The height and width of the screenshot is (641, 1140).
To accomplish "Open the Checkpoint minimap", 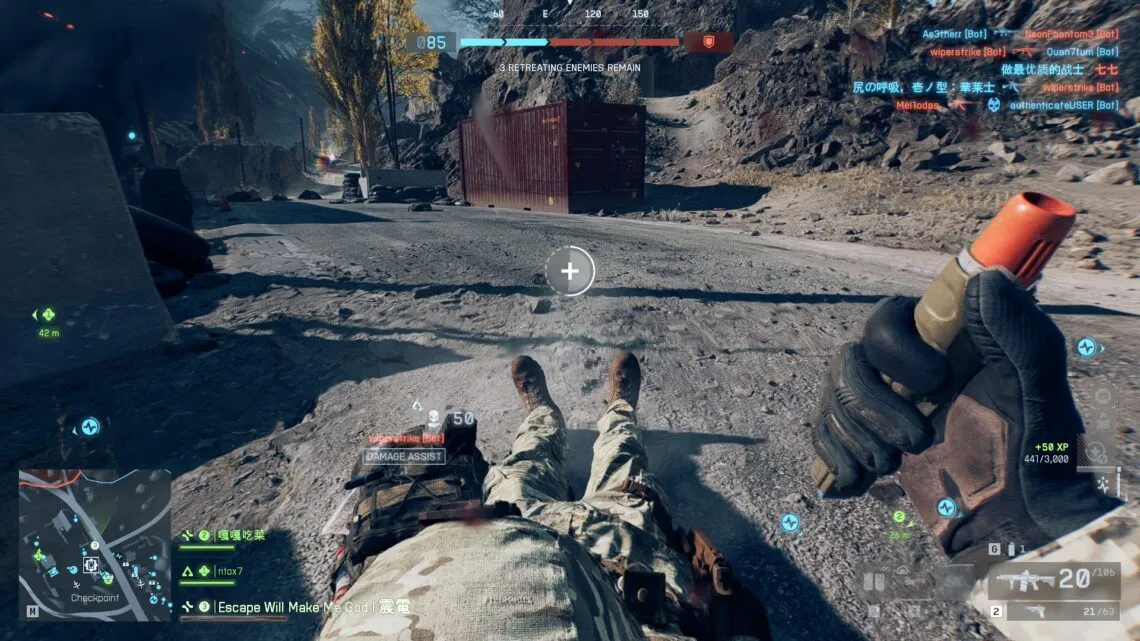I will click(95, 545).
